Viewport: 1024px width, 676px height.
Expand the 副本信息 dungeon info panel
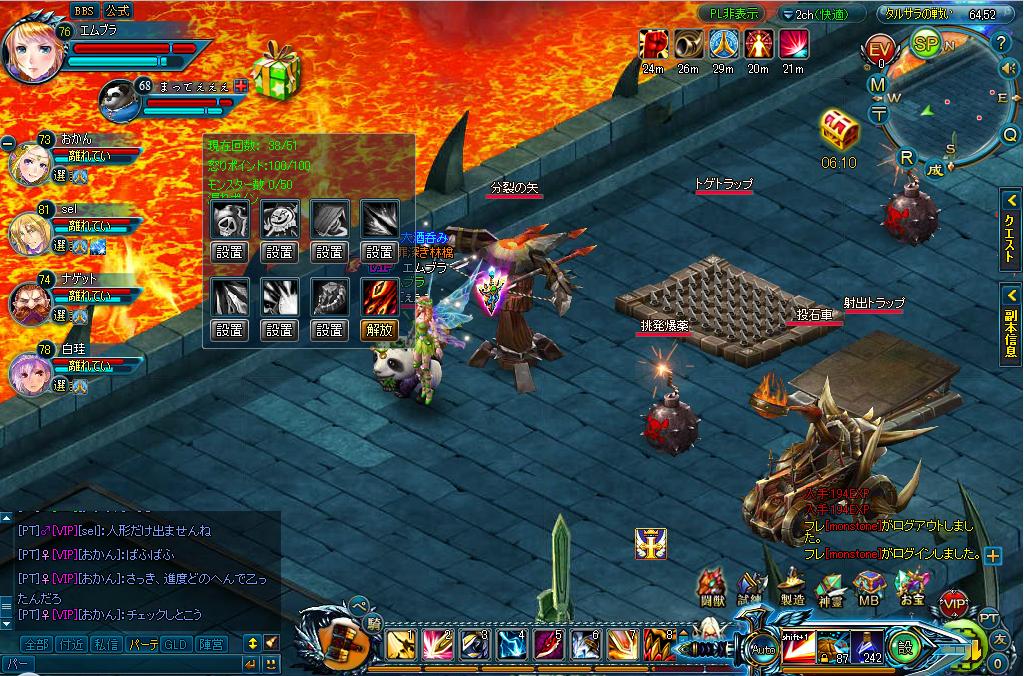(1010, 322)
